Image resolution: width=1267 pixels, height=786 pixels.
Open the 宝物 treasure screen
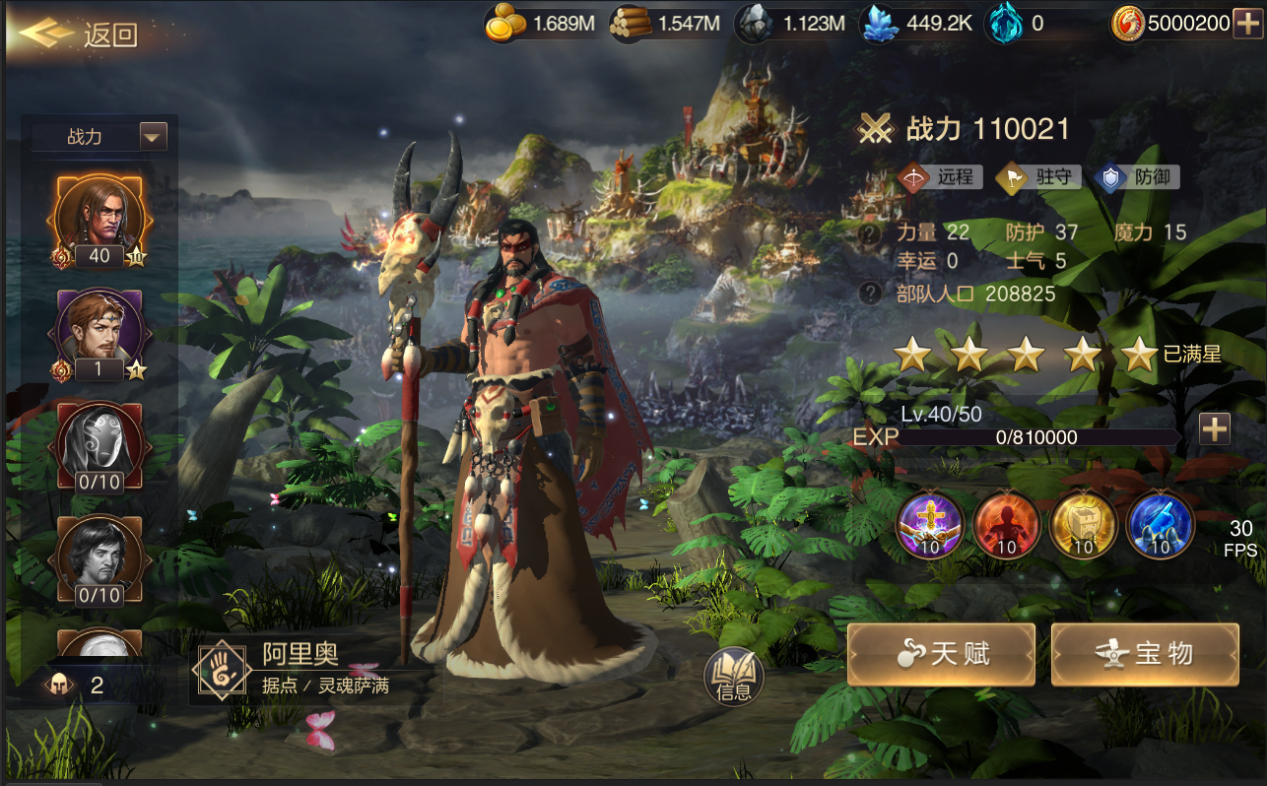pyautogui.click(x=1144, y=654)
